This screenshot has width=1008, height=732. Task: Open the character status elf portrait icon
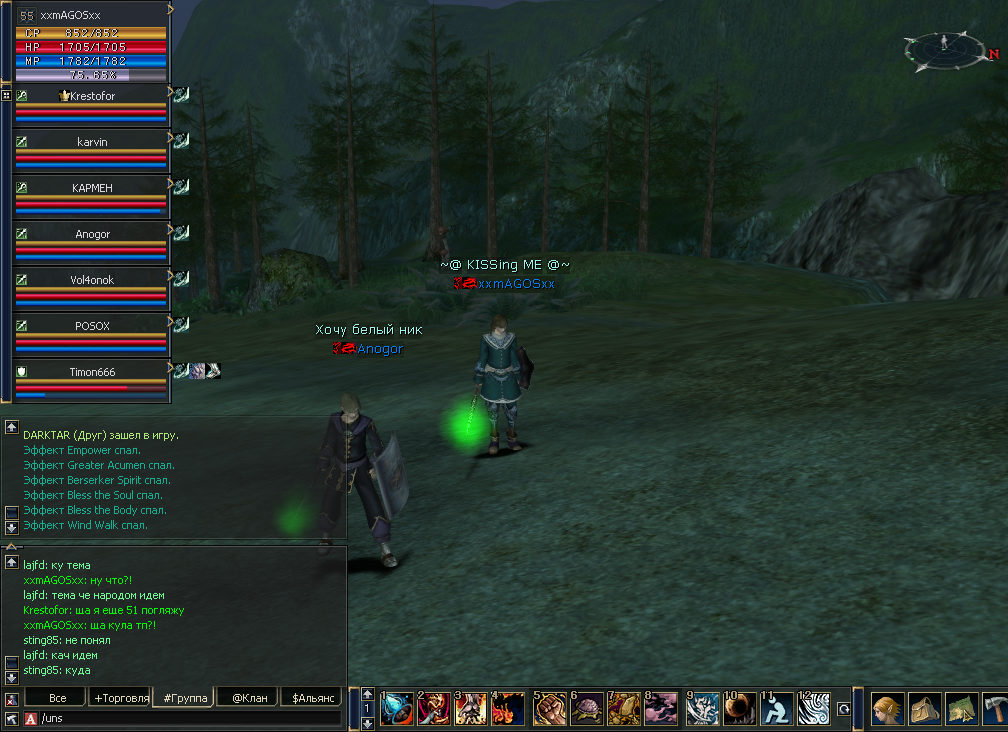point(888,709)
